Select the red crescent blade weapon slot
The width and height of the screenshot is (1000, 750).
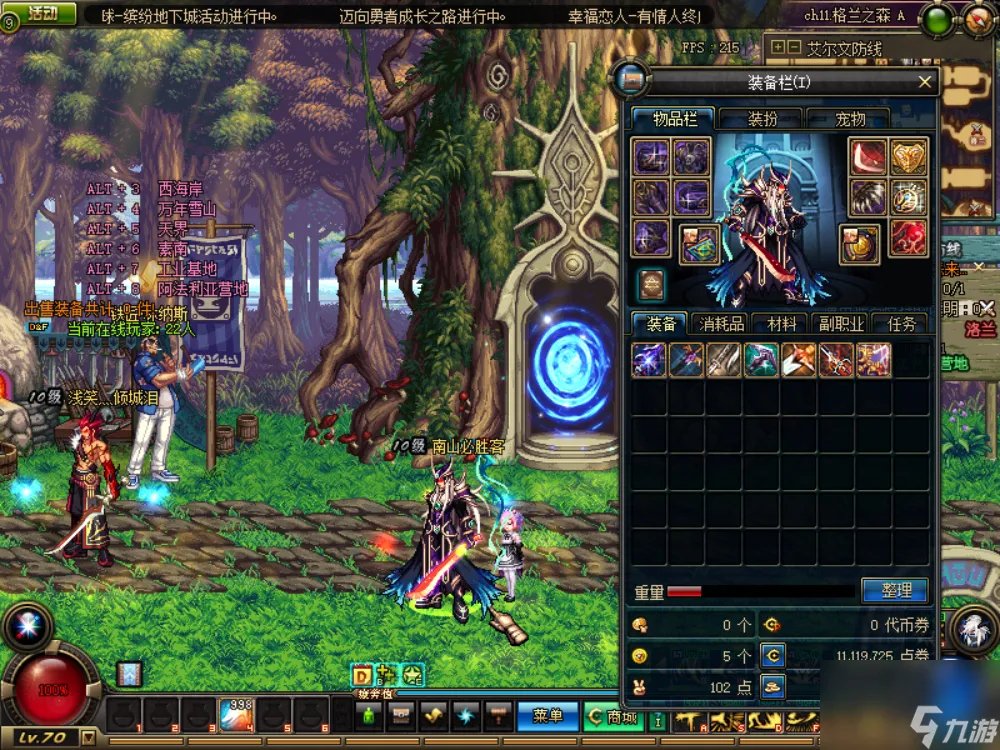click(868, 156)
